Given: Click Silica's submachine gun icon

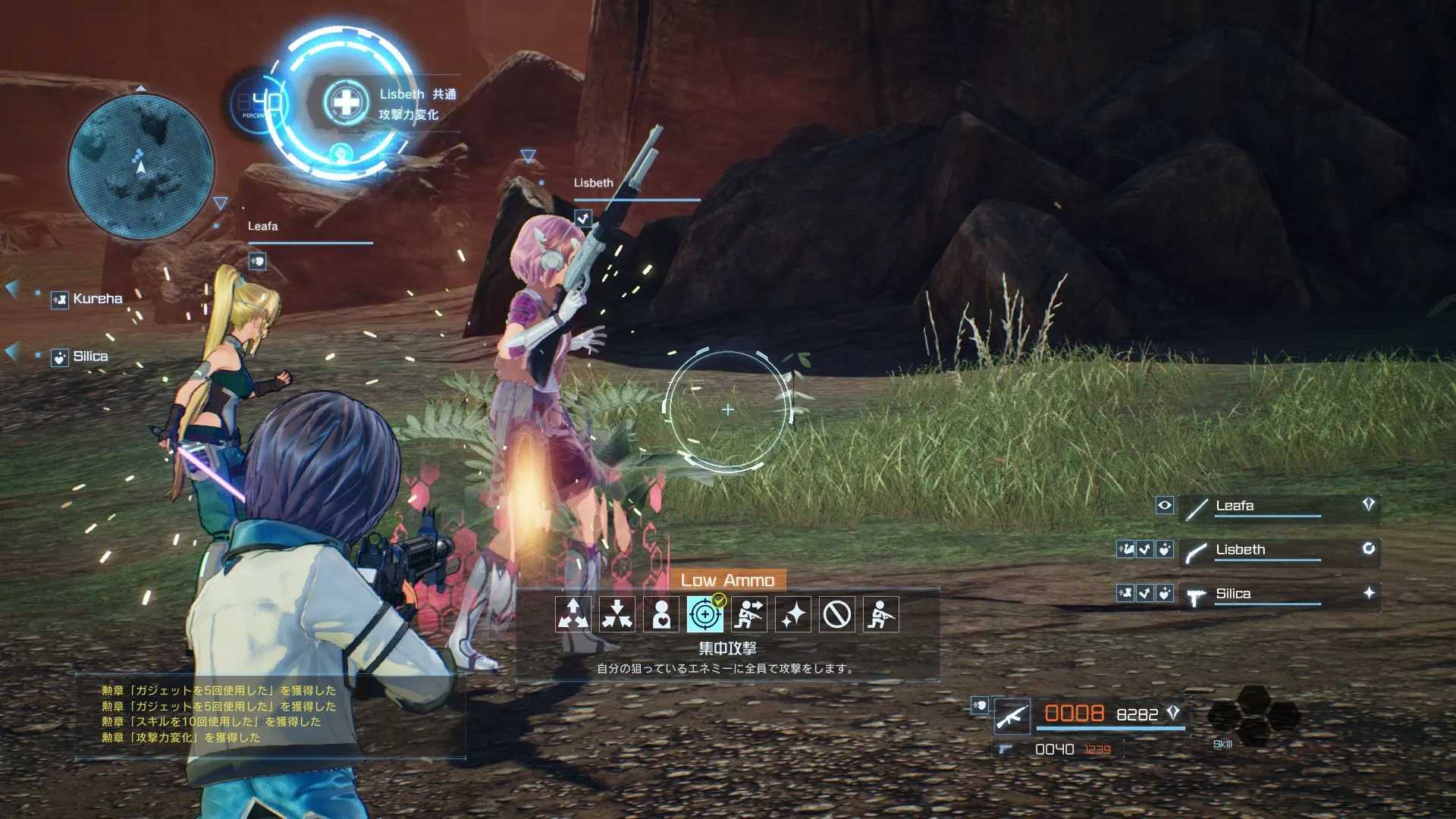Looking at the screenshot, I should [x=1196, y=597].
